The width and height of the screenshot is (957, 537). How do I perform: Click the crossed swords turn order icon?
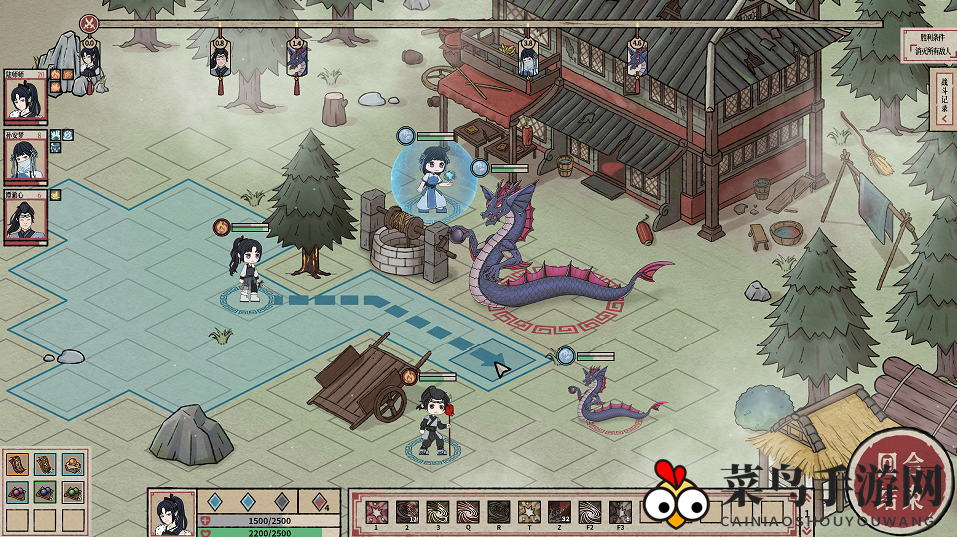pyautogui.click(x=90, y=23)
